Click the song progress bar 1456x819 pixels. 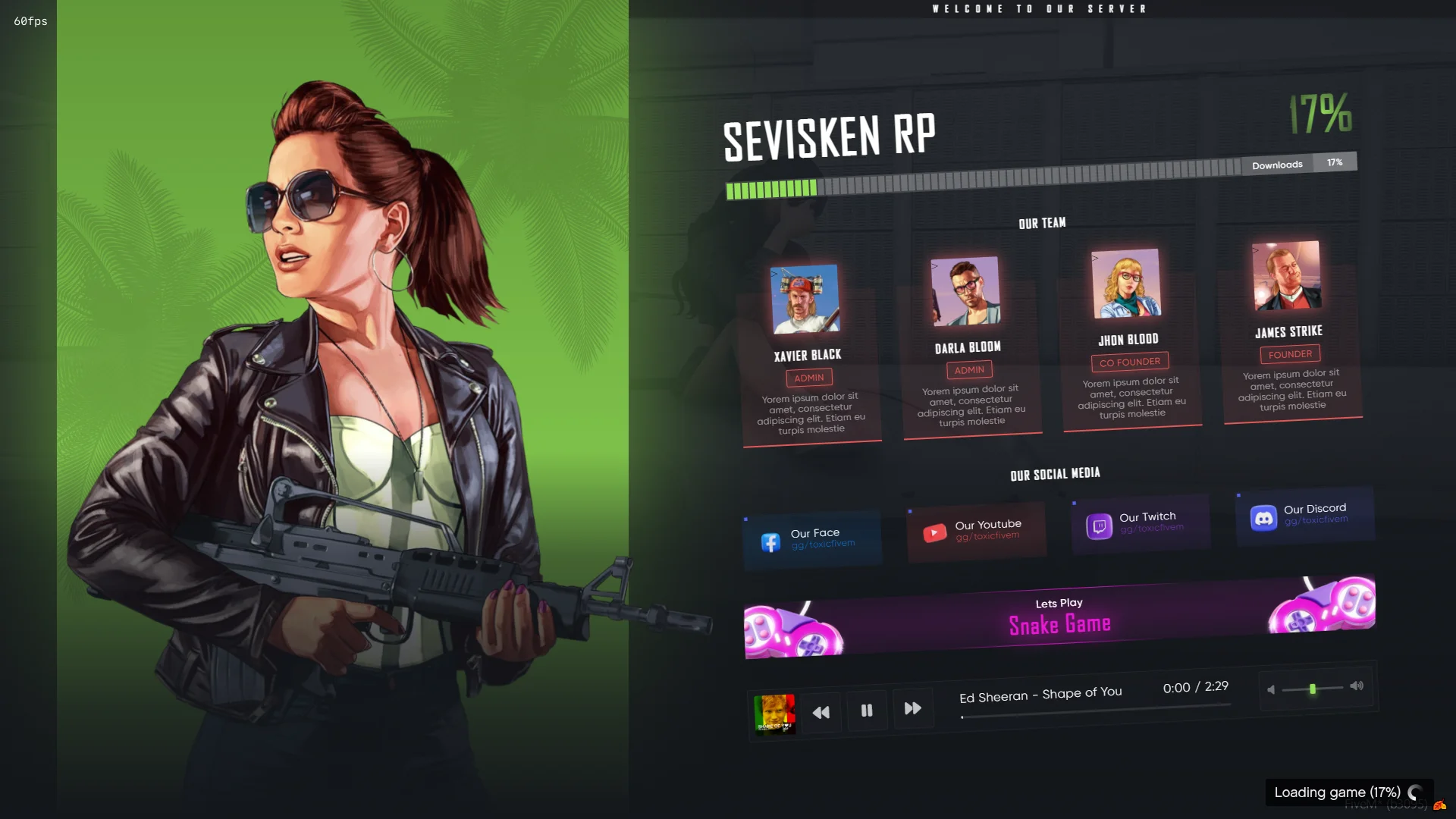coord(1096,711)
